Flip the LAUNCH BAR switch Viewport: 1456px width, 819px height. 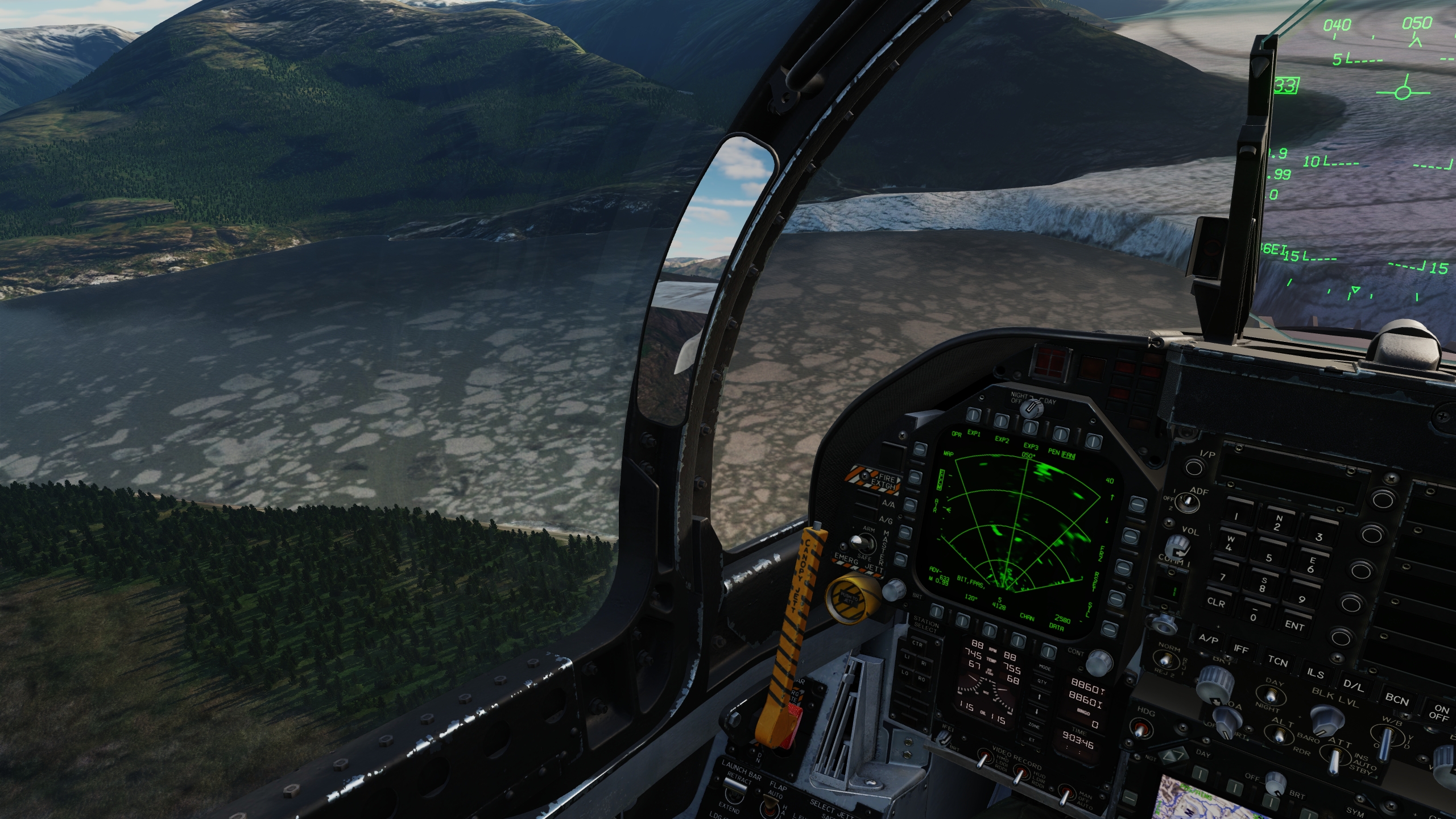pos(736,785)
